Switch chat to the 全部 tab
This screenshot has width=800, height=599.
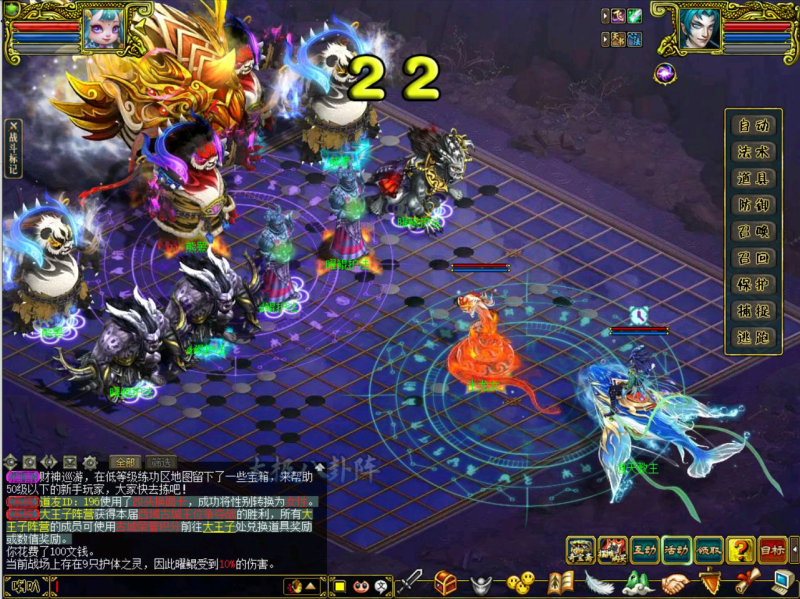(x=124, y=462)
